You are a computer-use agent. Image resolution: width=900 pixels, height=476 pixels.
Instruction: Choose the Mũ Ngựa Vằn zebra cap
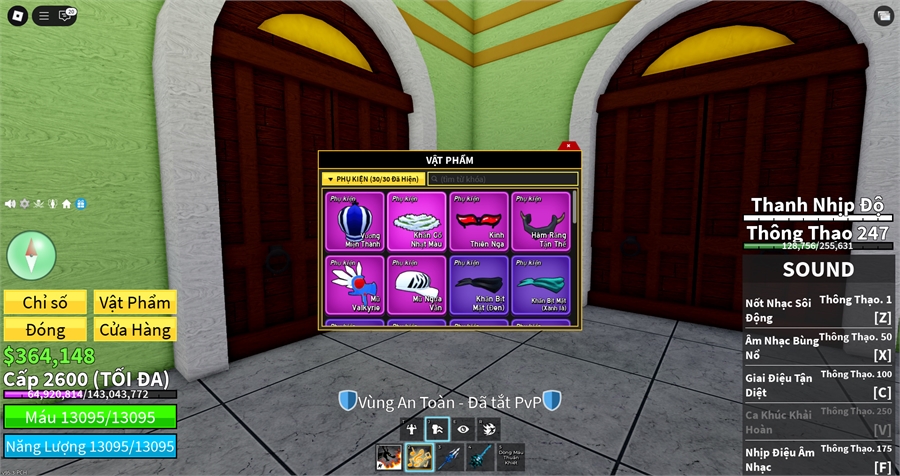(x=417, y=285)
